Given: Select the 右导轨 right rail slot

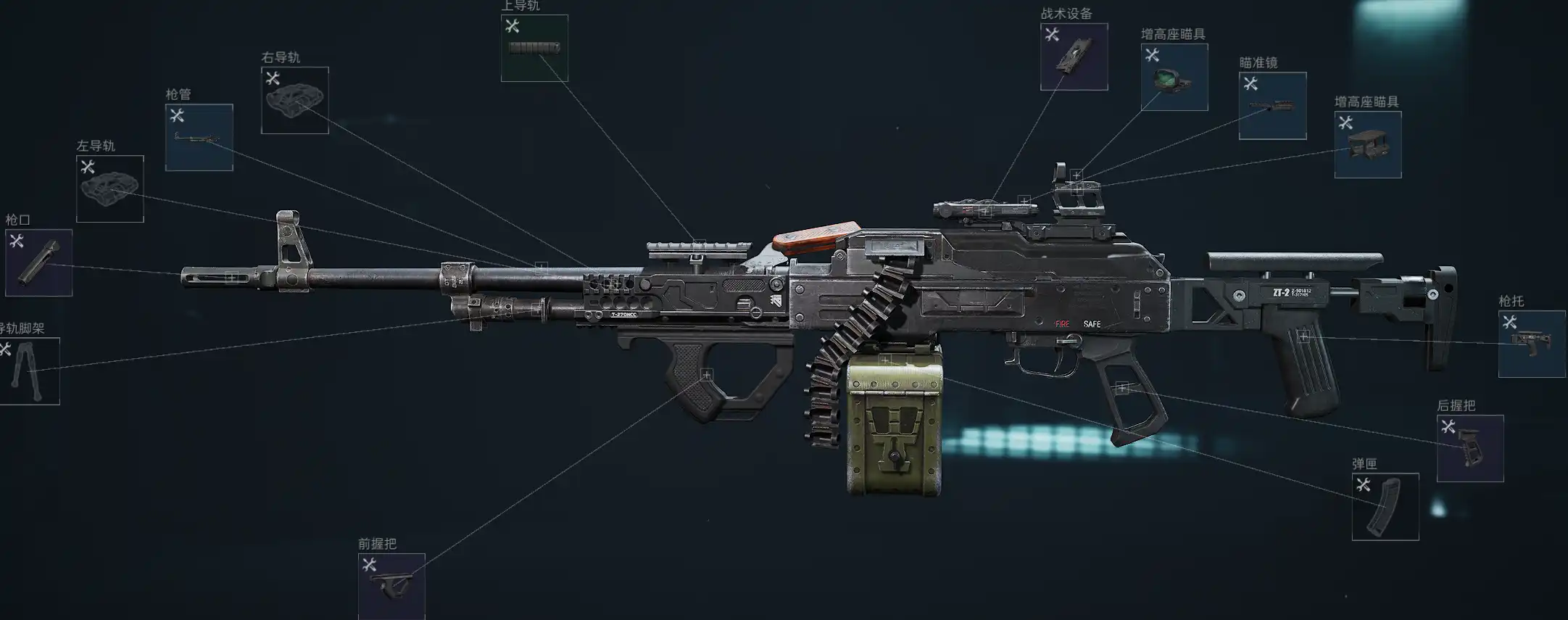Looking at the screenshot, I should pyautogui.click(x=294, y=100).
